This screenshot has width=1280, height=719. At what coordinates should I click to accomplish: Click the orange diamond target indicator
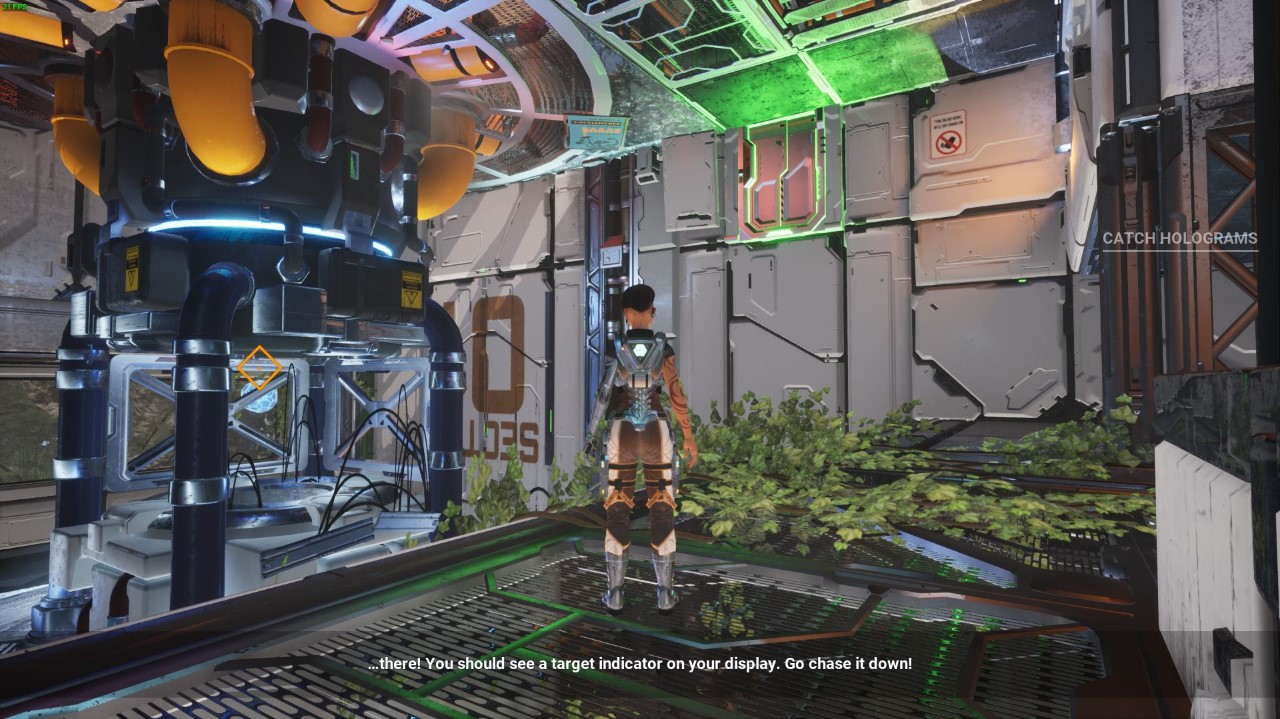[259, 367]
